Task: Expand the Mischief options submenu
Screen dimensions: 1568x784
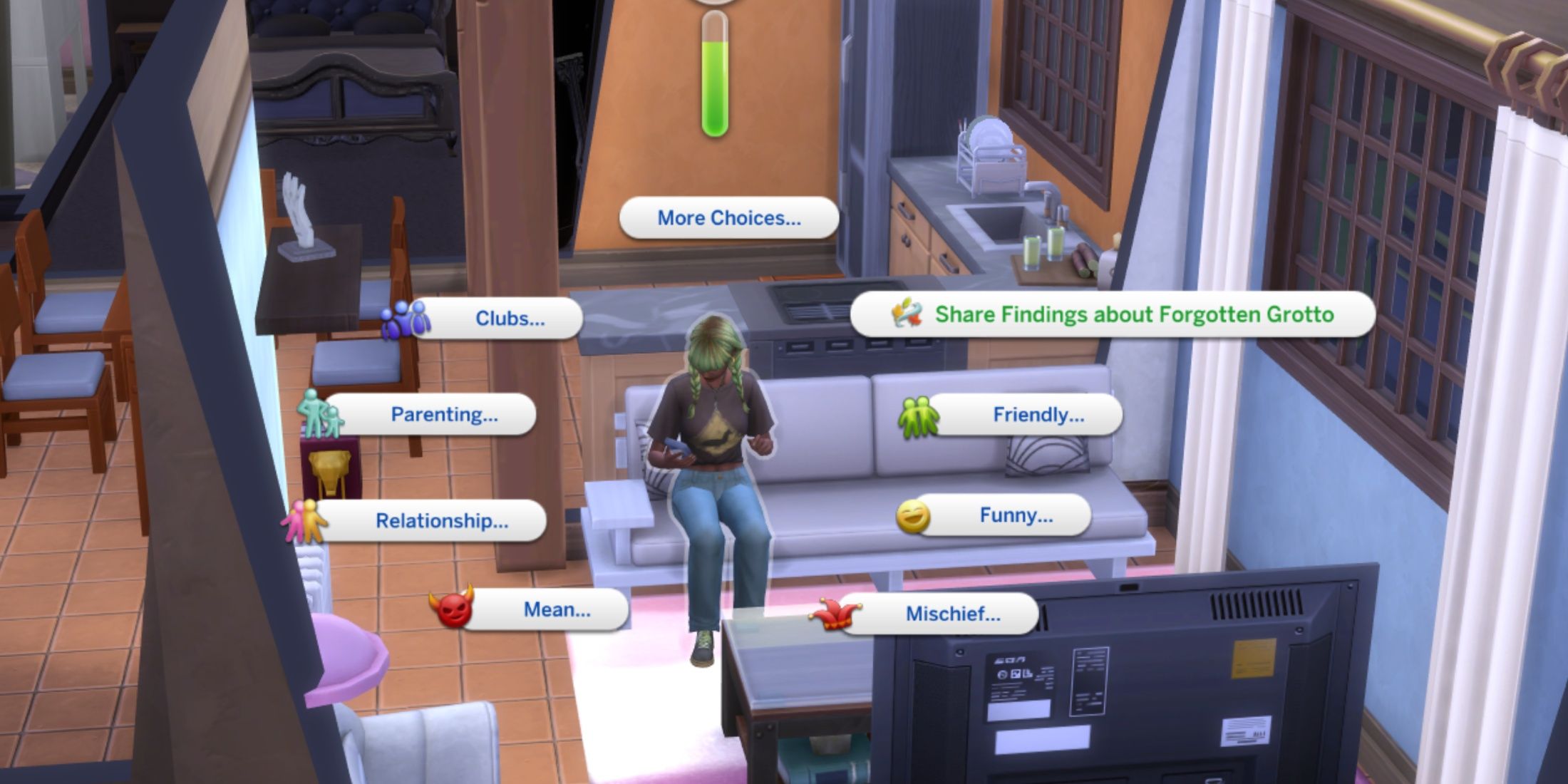Action: 953,614
